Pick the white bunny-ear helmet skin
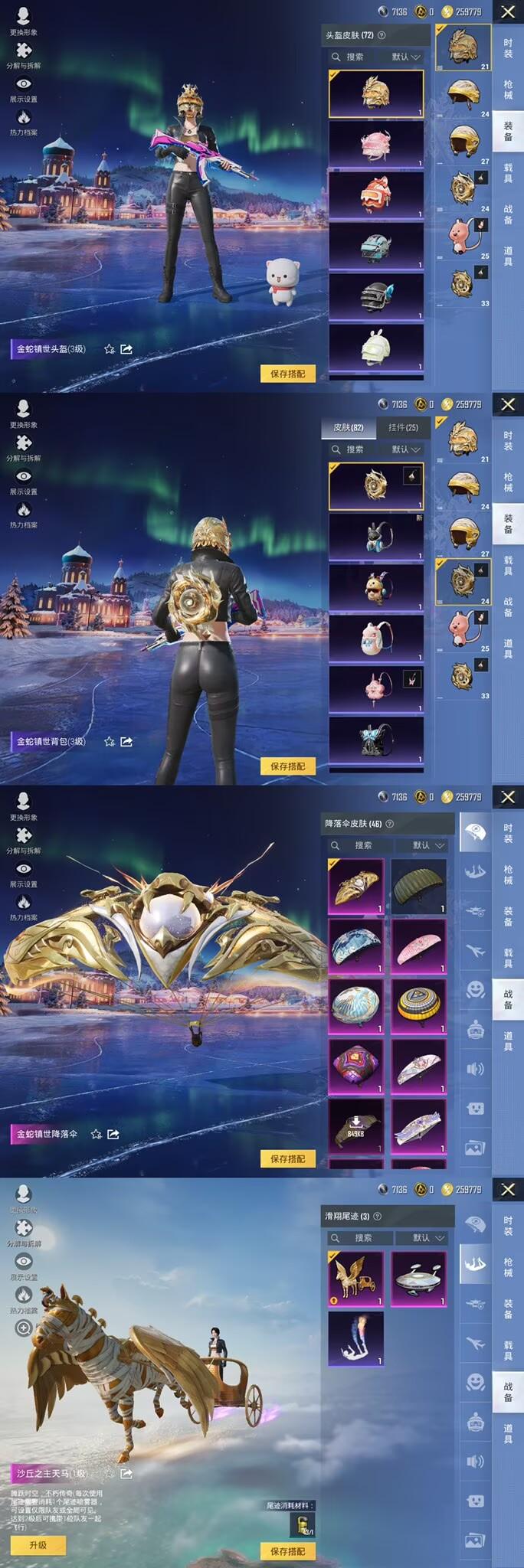 tap(375, 347)
